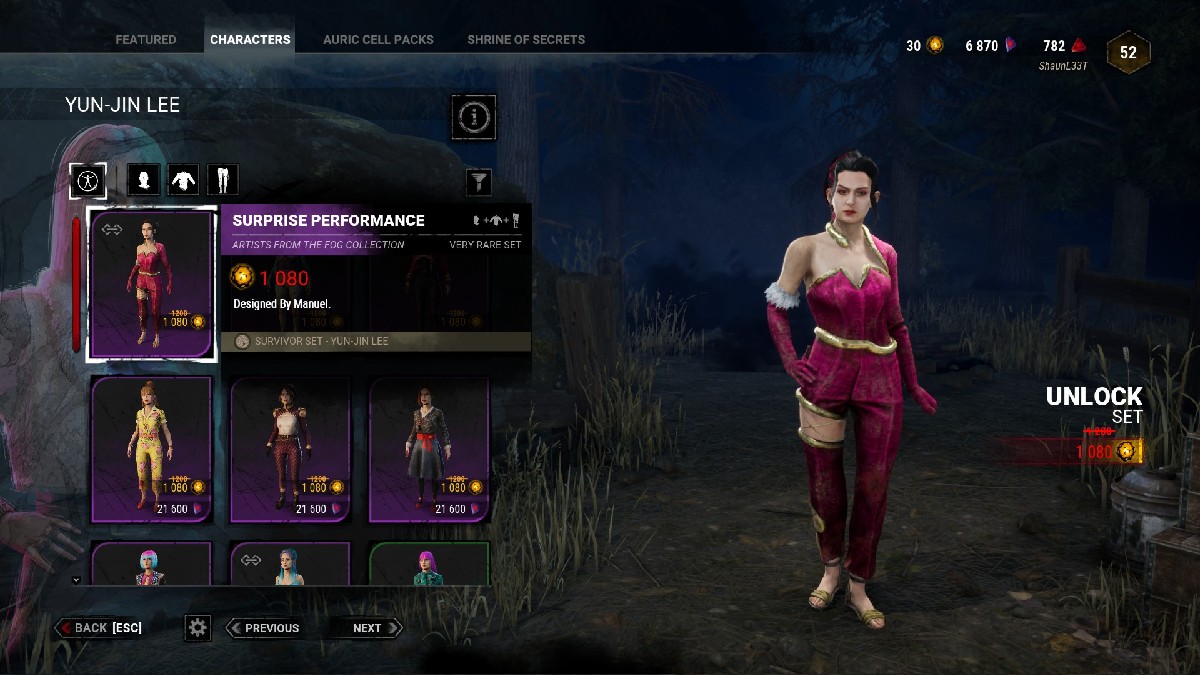1200x675 pixels.
Task: Open settings with the gear icon
Action: 198,628
